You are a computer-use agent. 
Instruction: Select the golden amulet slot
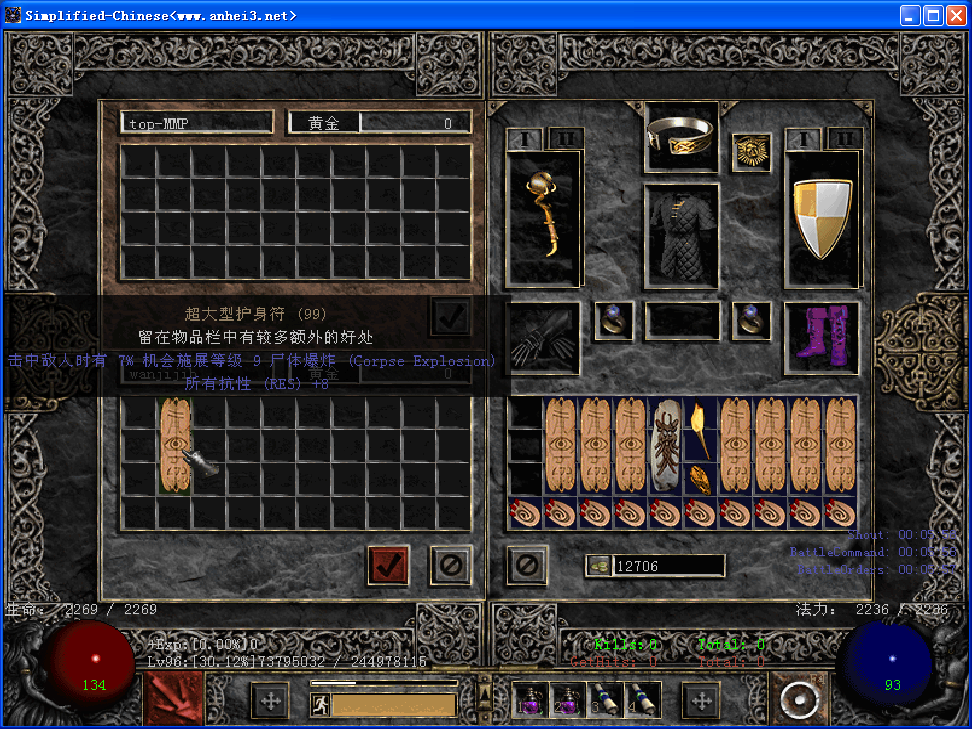click(x=751, y=152)
